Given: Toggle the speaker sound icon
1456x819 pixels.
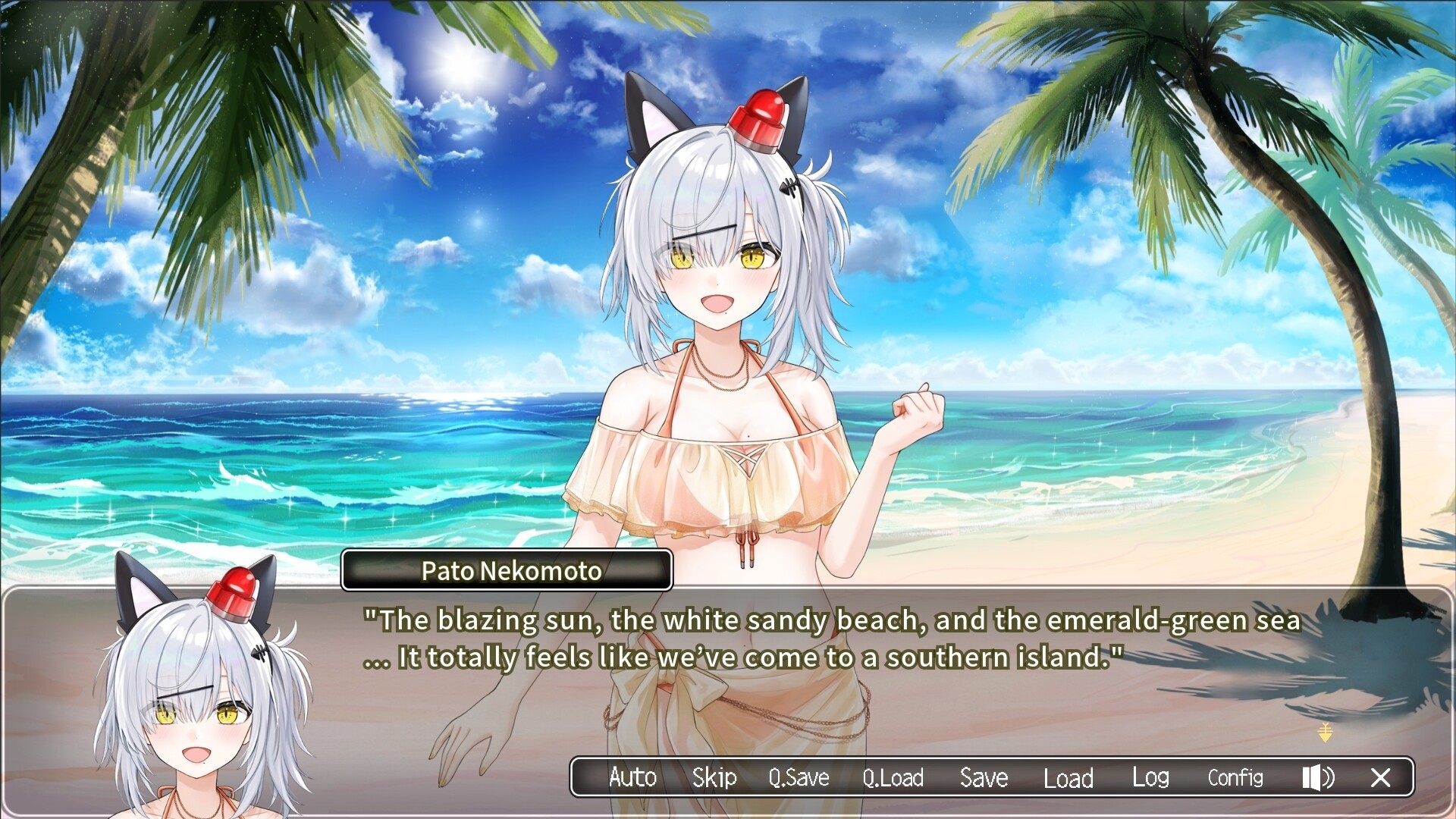Looking at the screenshot, I should coord(1318,777).
